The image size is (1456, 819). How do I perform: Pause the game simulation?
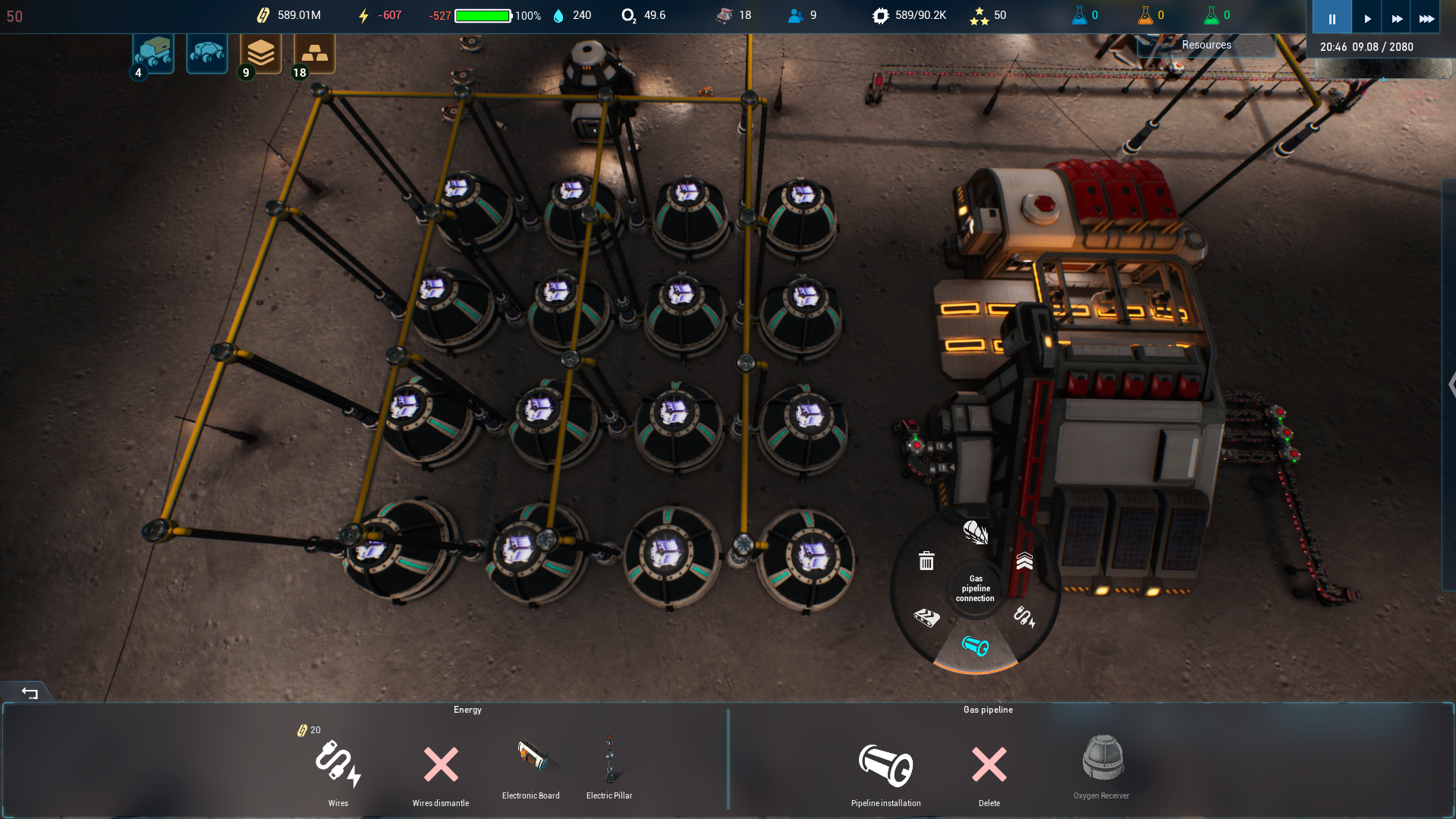coord(1332,18)
